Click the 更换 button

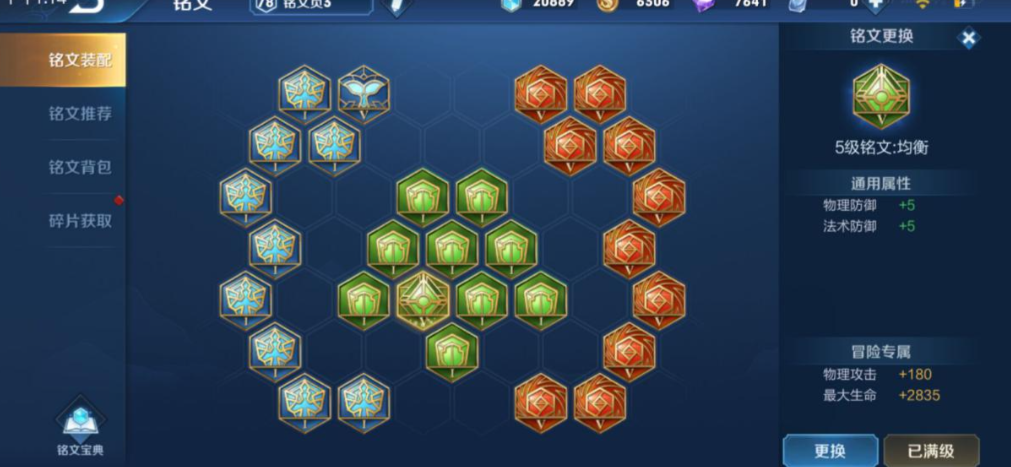point(830,450)
